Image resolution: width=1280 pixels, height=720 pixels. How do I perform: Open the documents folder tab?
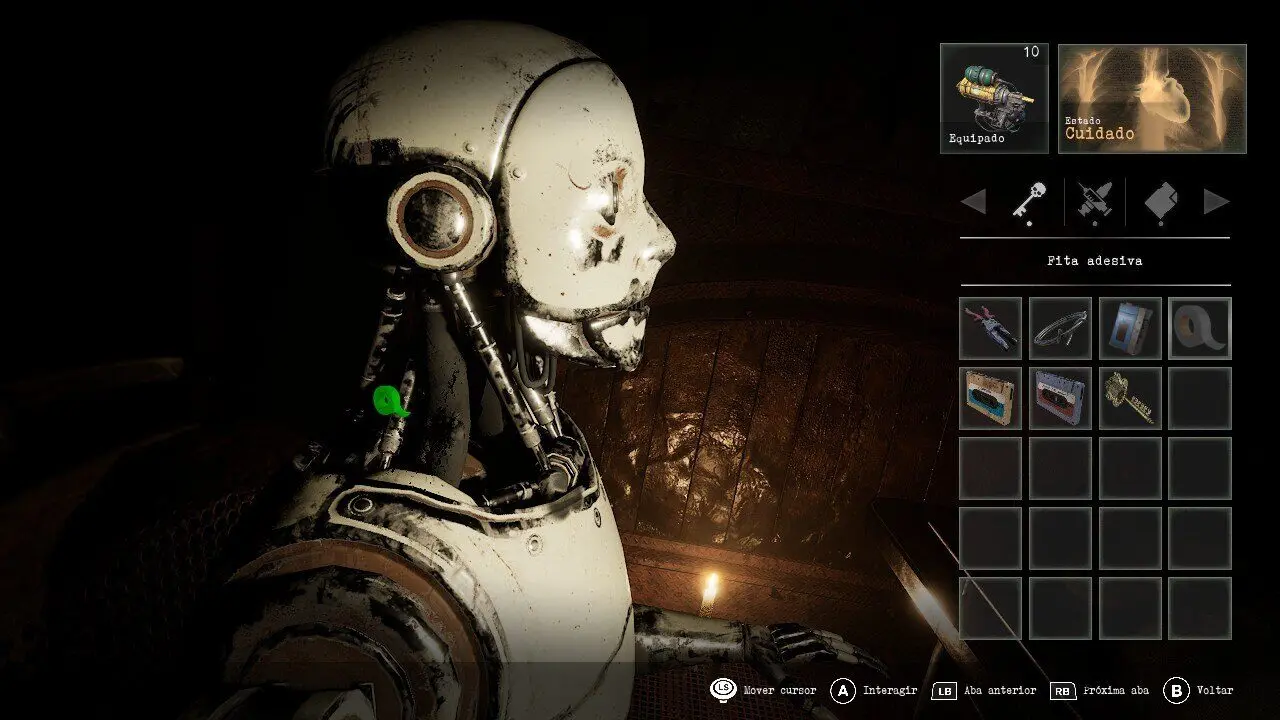[x=1160, y=201]
